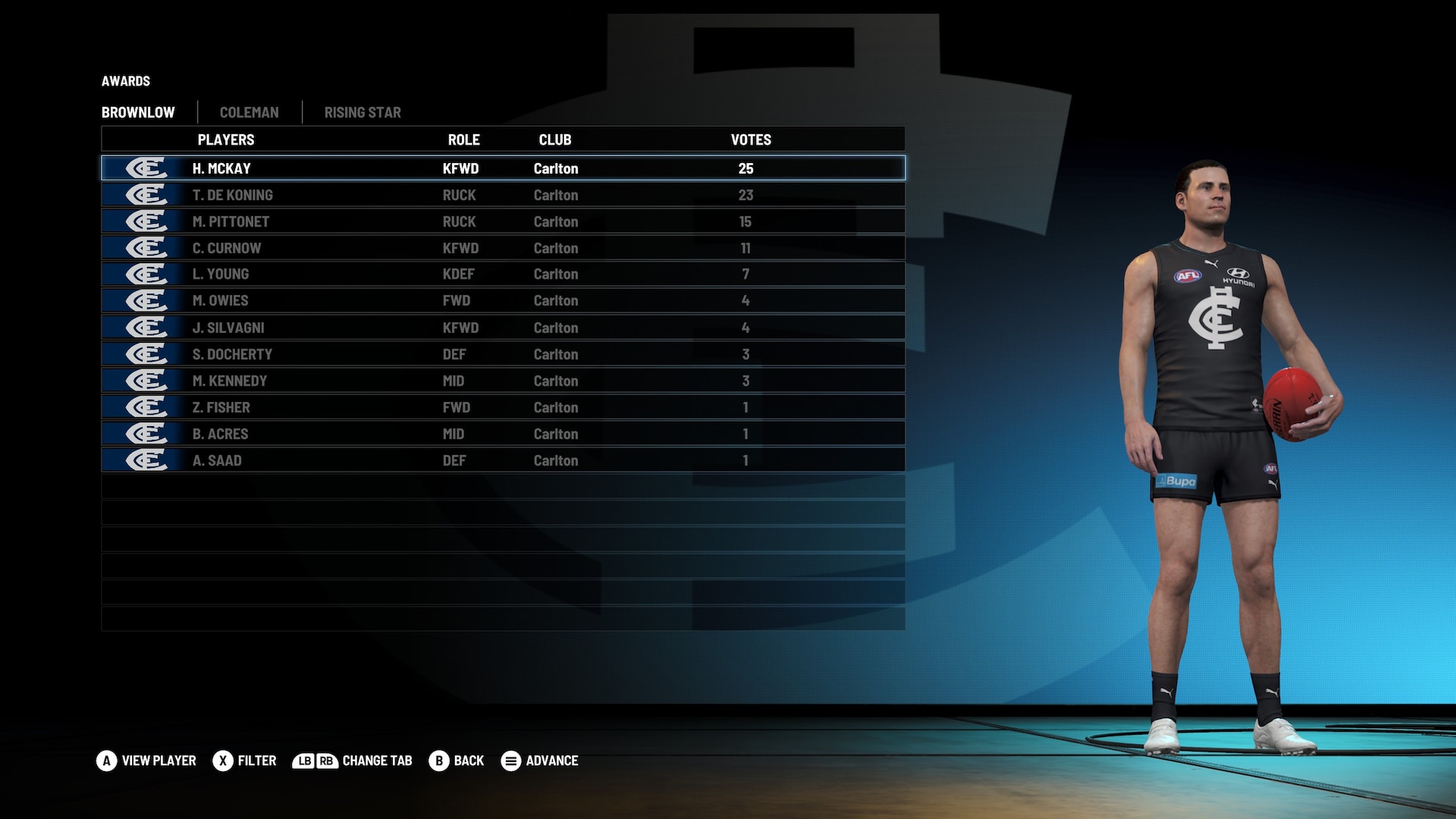Choose J. Silvagni's entry
1456x819 pixels.
click(502, 328)
